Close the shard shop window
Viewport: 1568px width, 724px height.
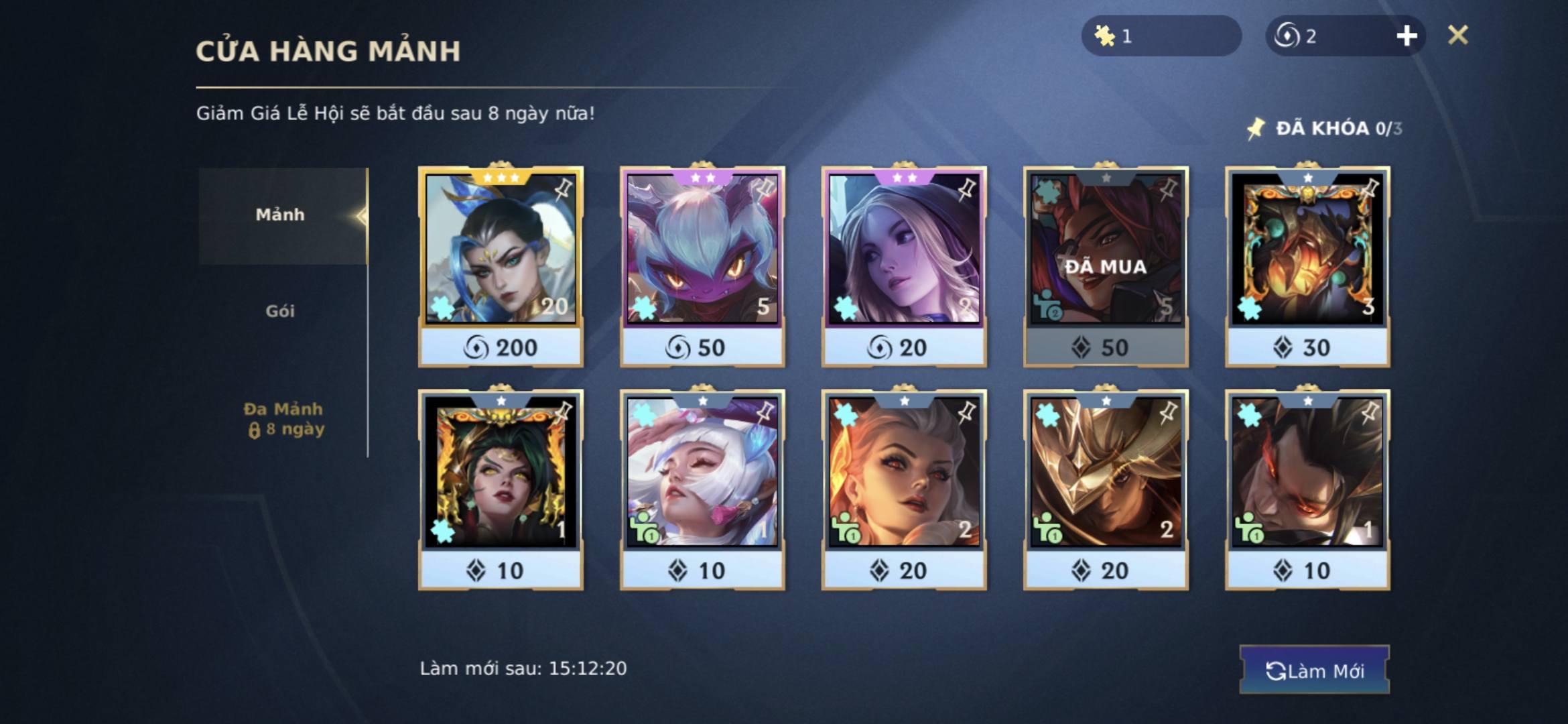(x=1457, y=35)
